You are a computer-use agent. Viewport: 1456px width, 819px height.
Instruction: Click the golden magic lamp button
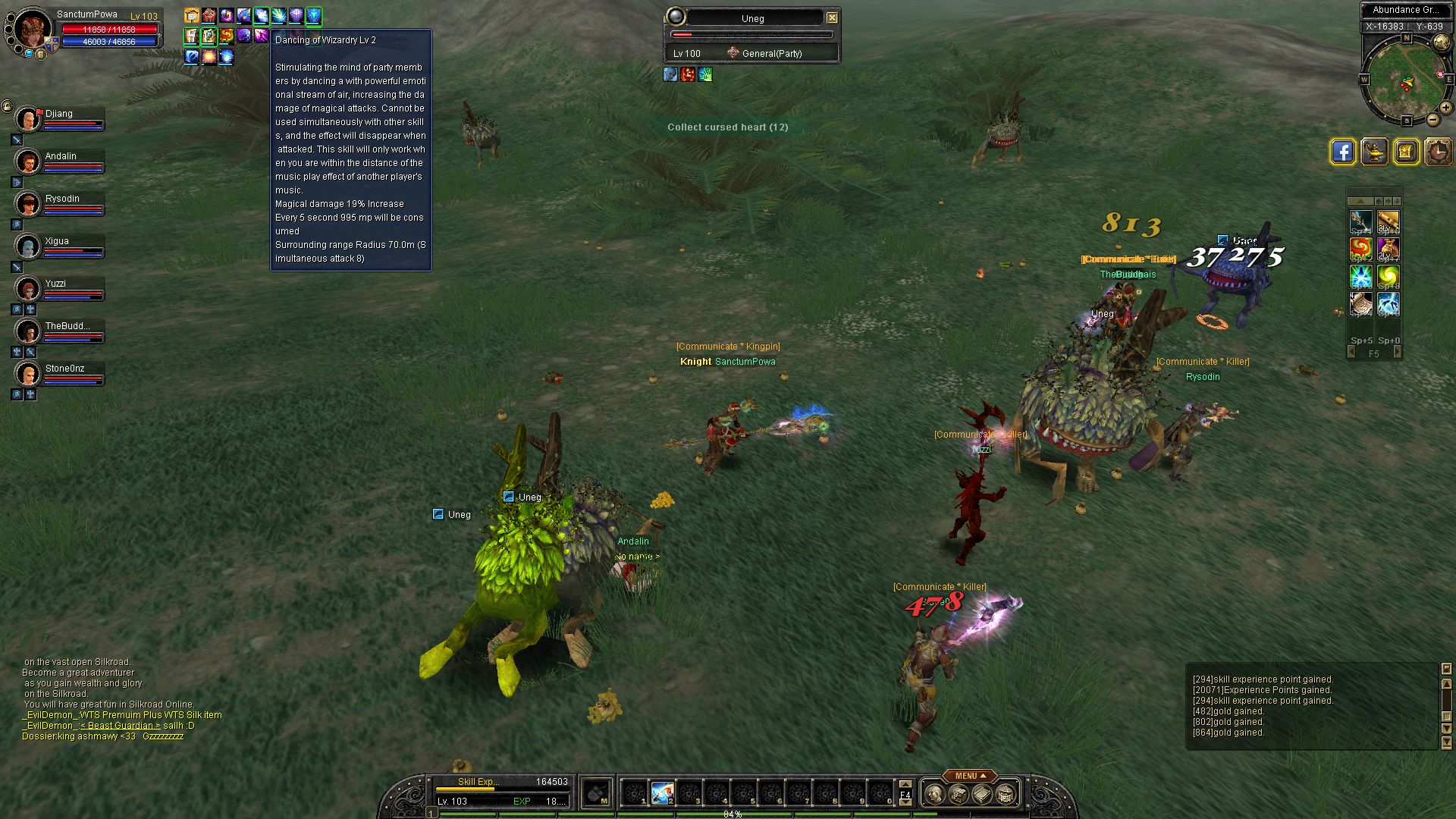tap(1374, 152)
